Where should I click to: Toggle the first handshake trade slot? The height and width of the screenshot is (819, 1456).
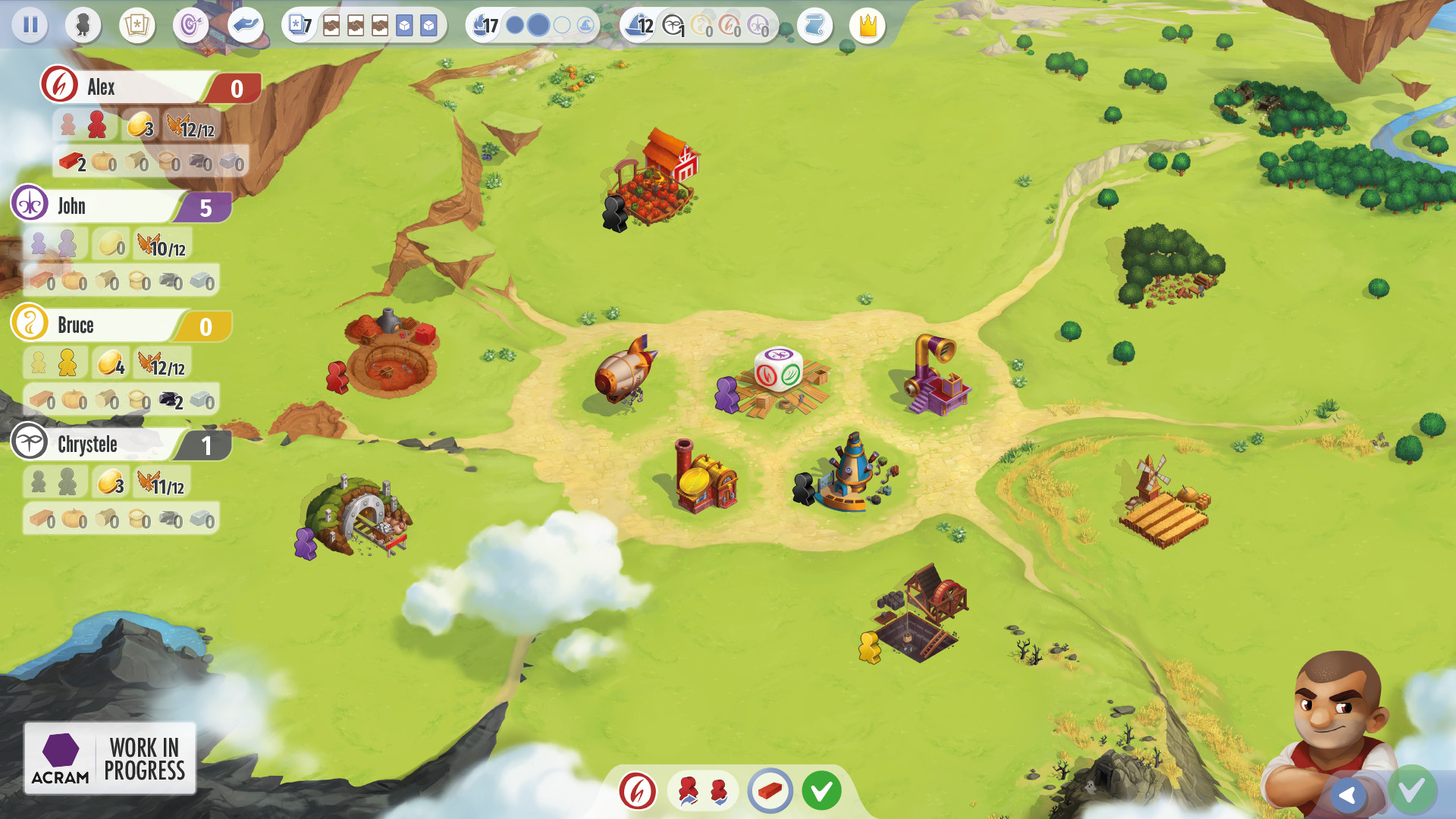[331, 25]
